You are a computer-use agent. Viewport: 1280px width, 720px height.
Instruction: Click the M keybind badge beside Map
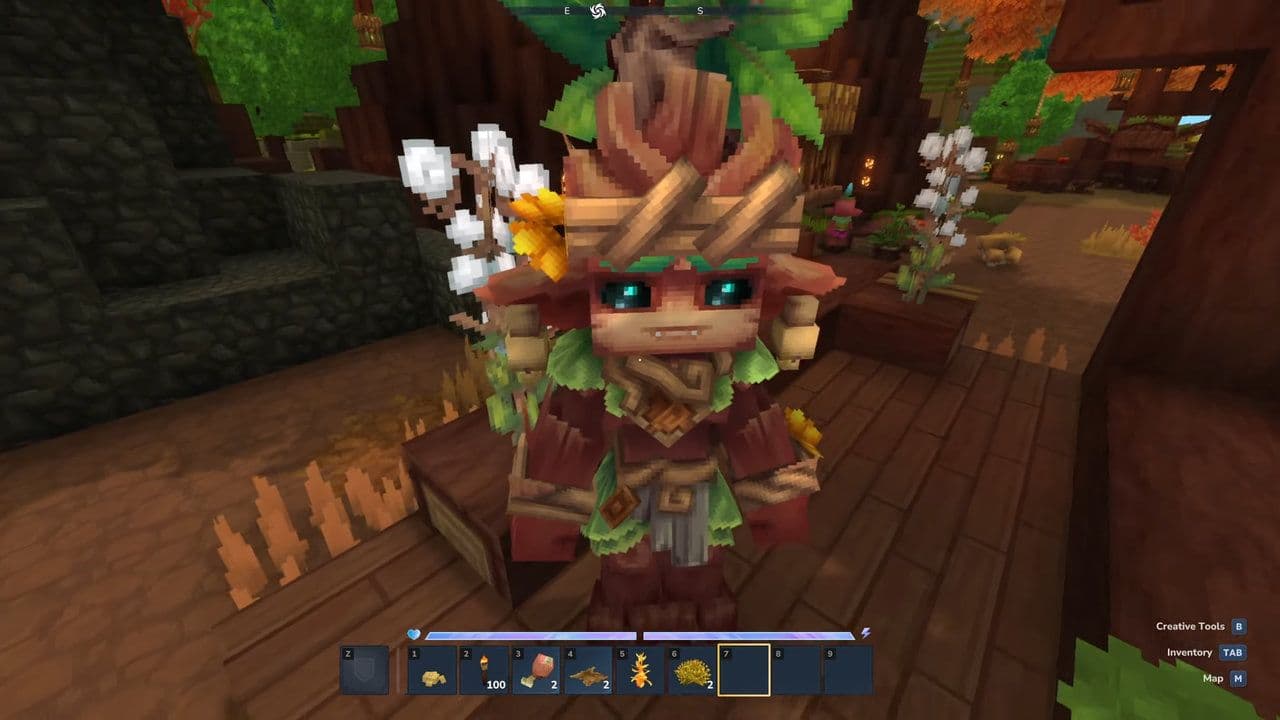[1238, 679]
